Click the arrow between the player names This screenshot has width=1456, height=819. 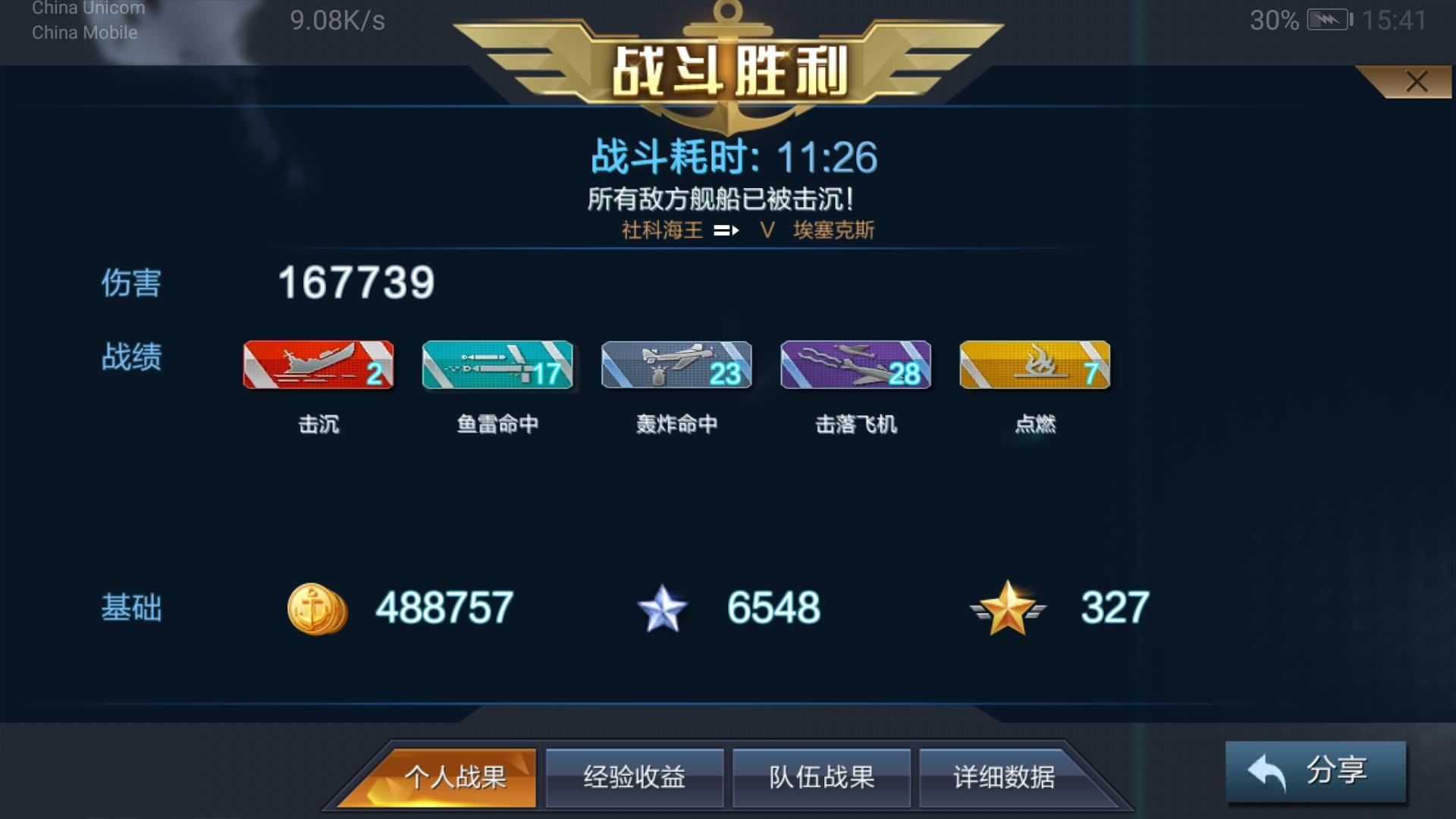(x=726, y=230)
